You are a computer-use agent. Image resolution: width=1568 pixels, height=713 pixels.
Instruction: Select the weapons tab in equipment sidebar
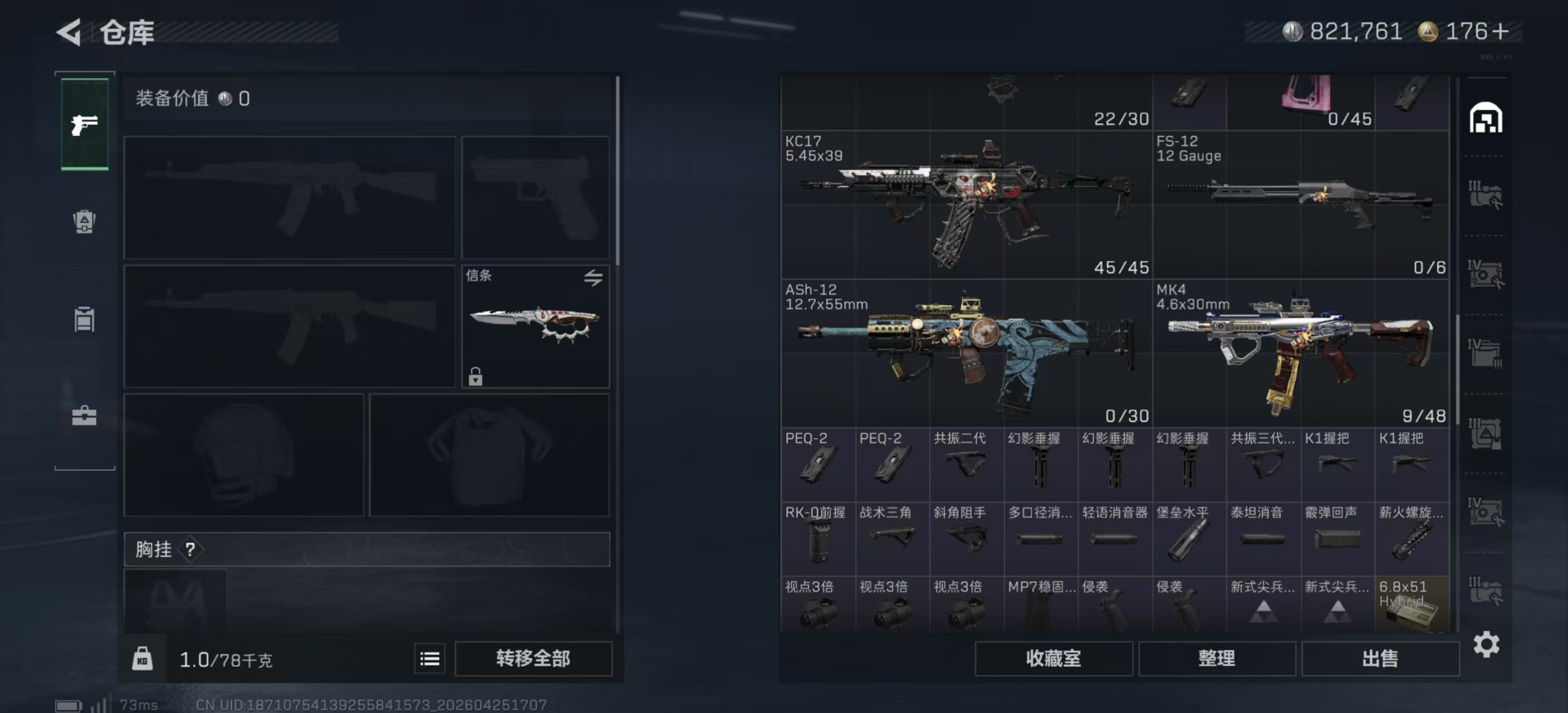pyautogui.click(x=84, y=124)
